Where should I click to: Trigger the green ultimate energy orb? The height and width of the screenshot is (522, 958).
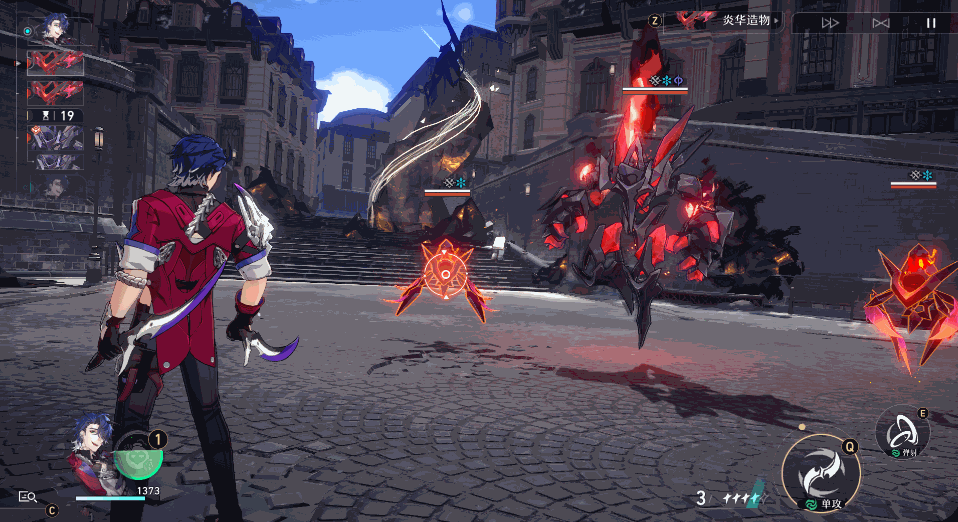coord(140,458)
